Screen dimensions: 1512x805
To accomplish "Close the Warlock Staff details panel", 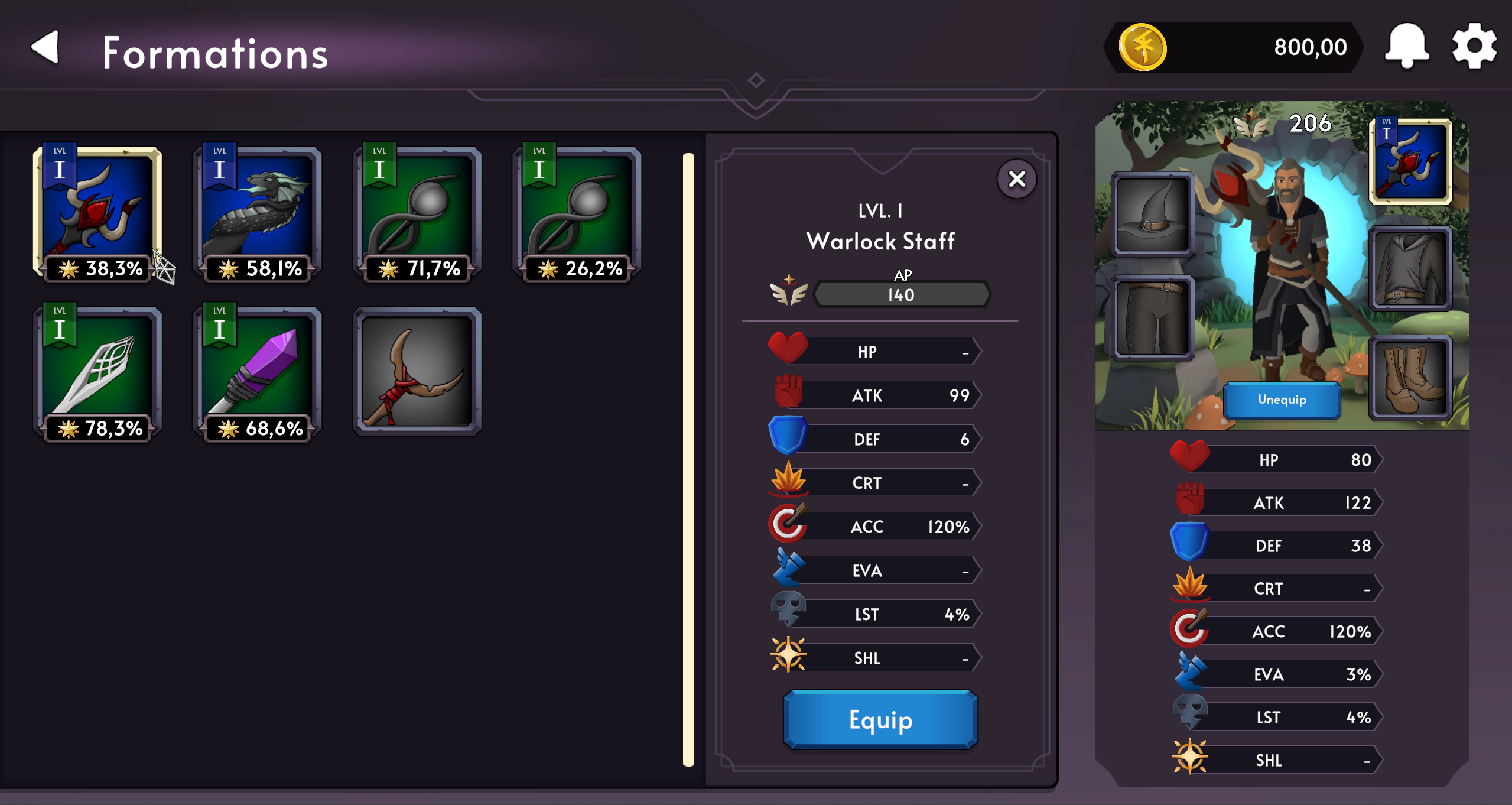I will [x=1016, y=178].
